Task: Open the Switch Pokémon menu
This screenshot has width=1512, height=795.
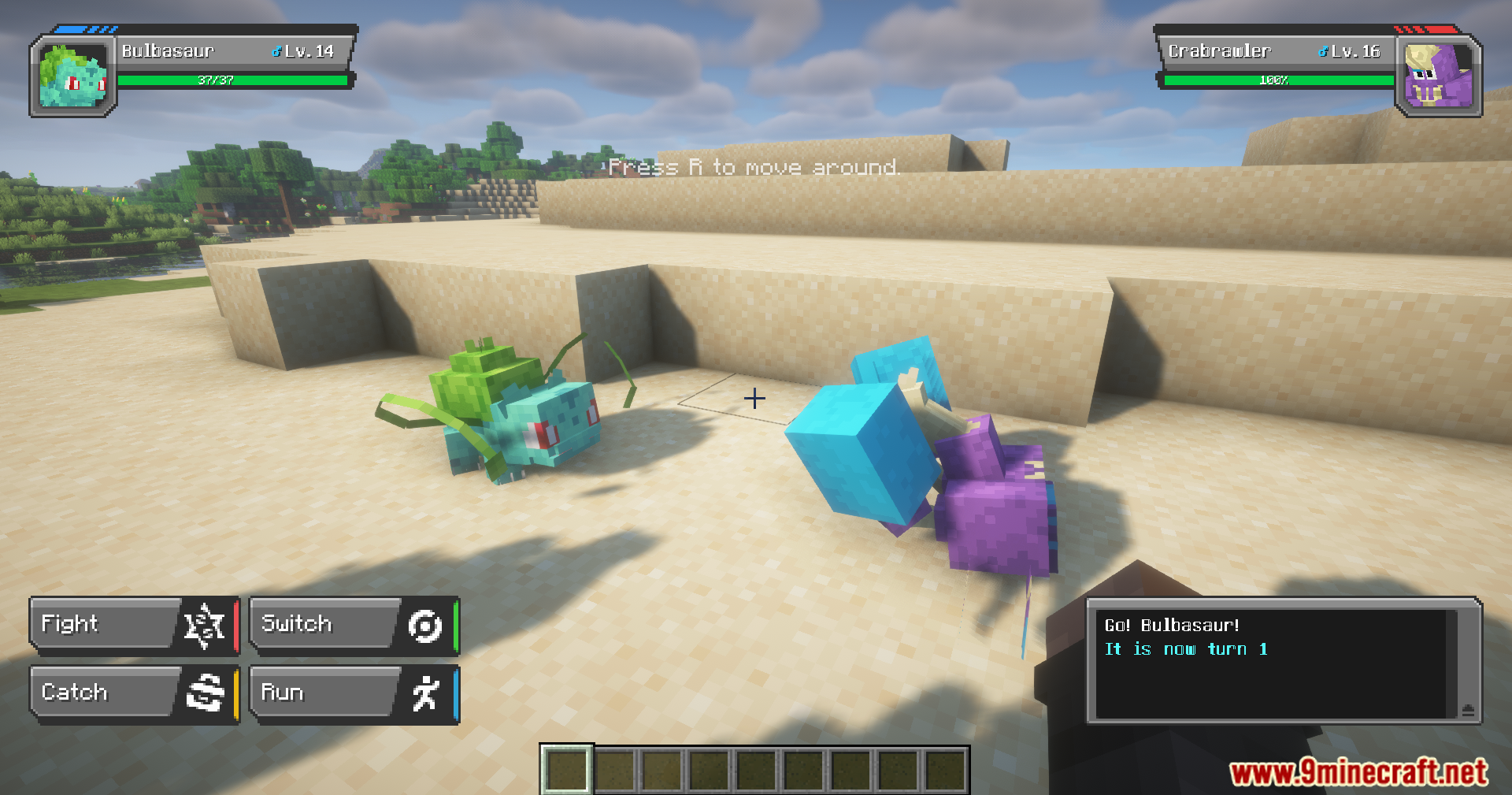Action: click(x=353, y=625)
